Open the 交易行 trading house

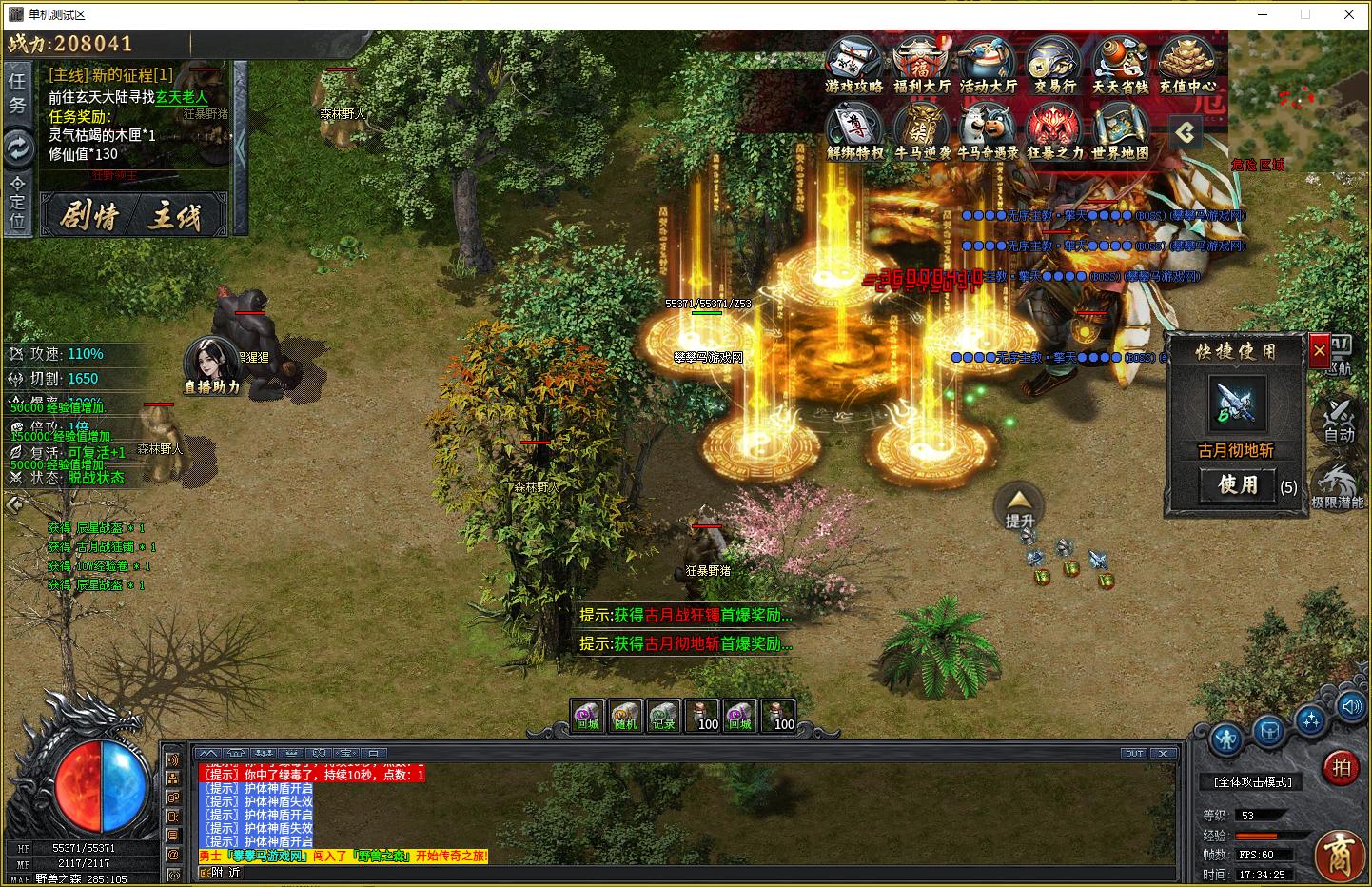pyautogui.click(x=1054, y=63)
